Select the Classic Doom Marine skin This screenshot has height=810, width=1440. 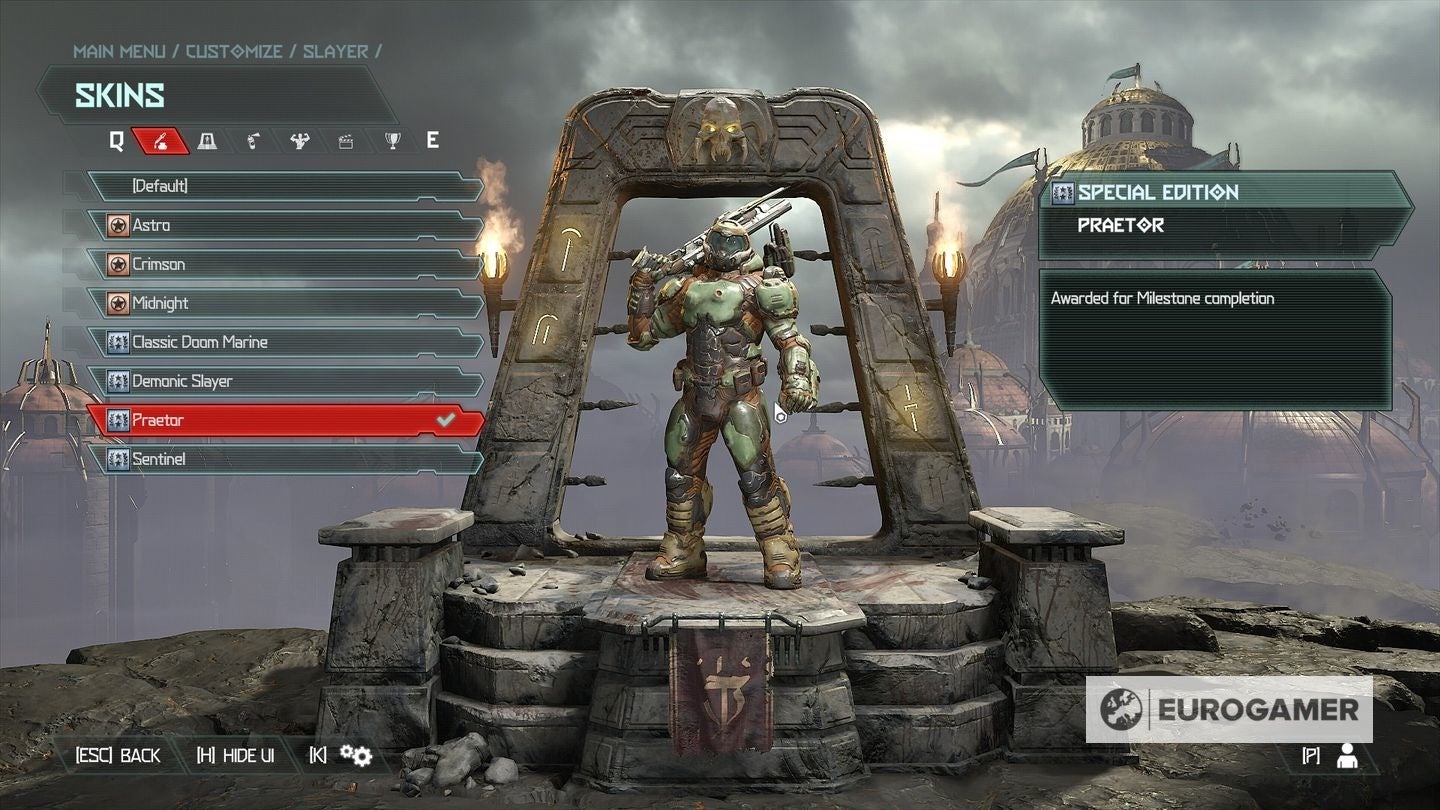[198, 342]
